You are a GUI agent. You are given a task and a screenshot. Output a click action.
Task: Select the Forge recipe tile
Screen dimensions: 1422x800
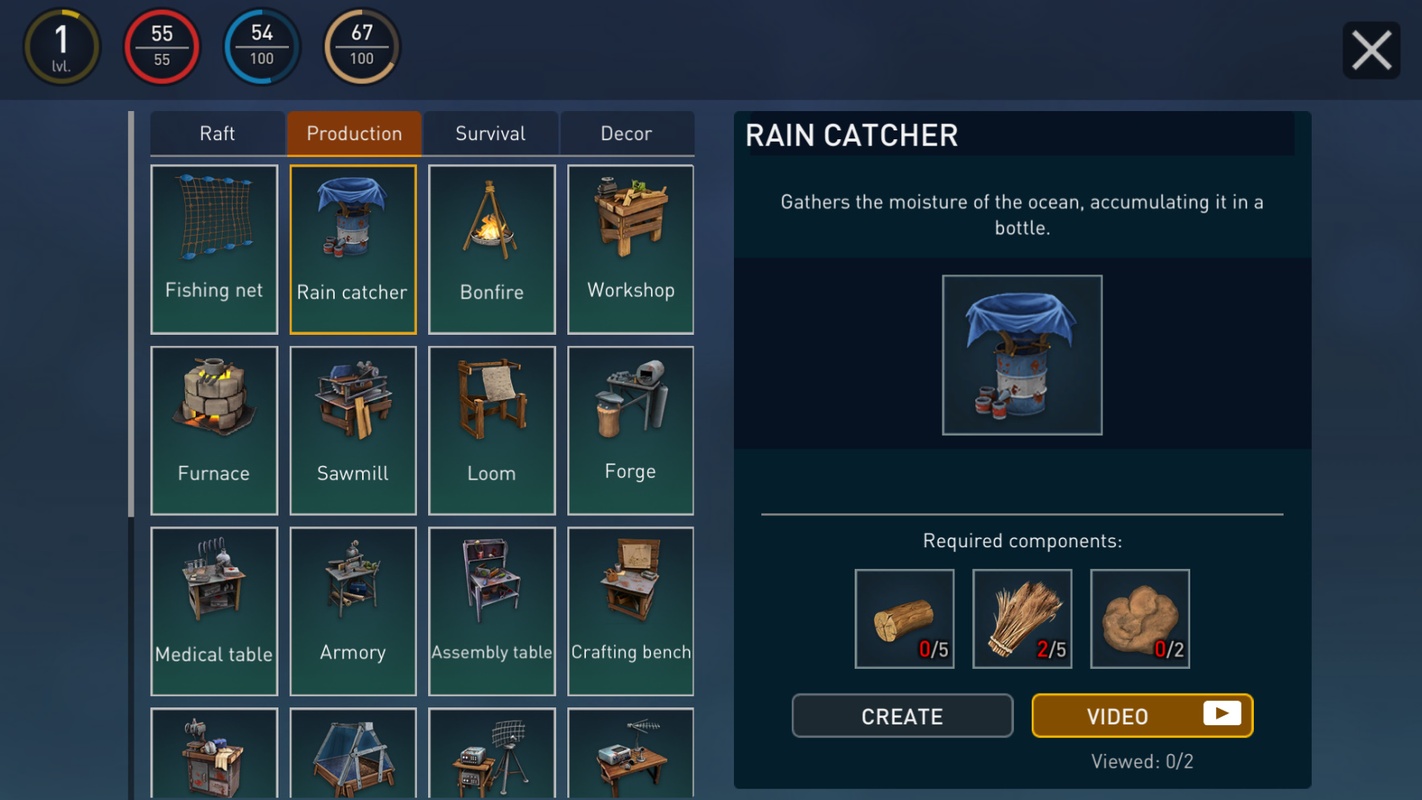630,430
